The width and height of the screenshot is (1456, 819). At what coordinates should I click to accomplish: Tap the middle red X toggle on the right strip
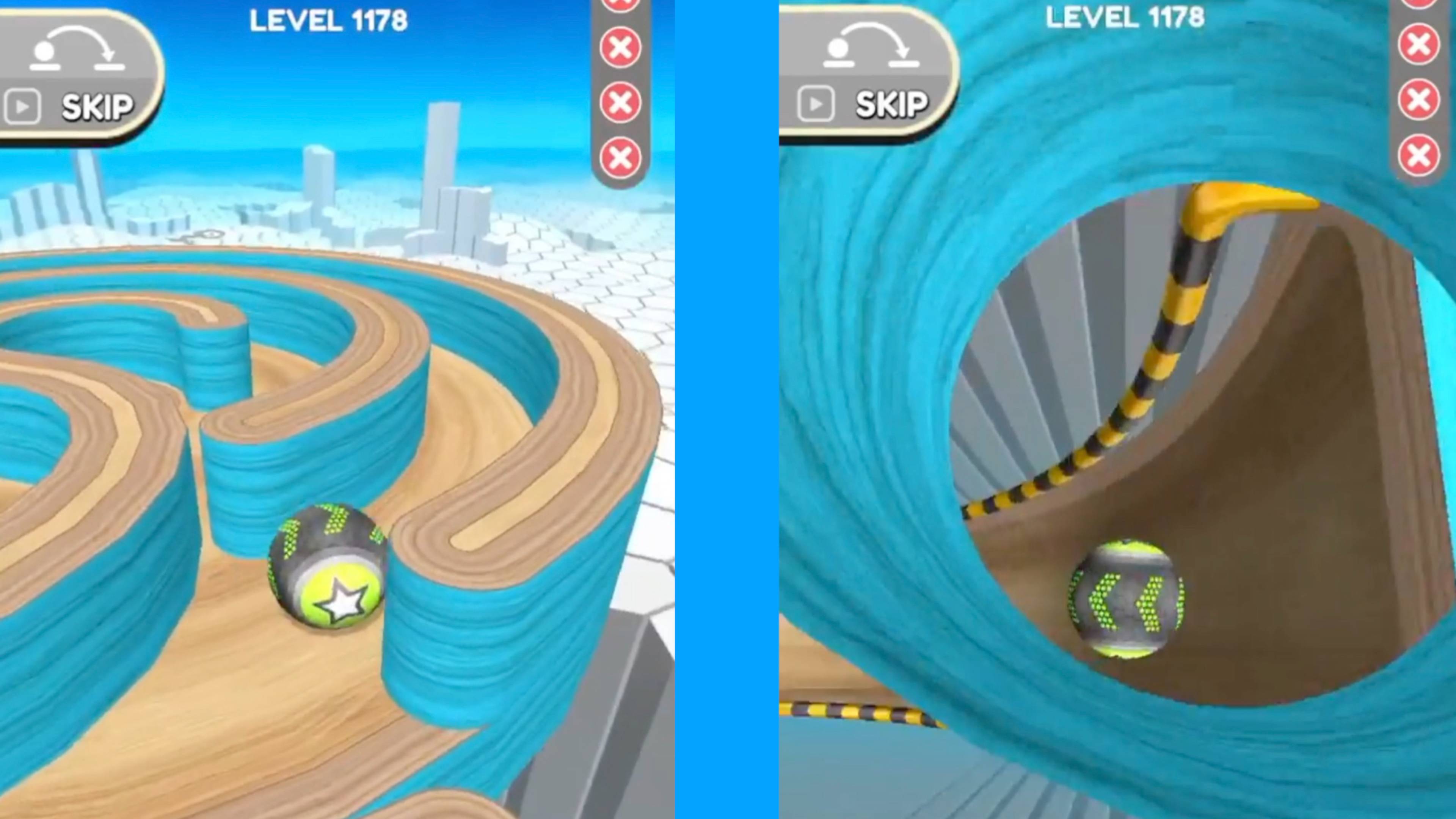(1419, 97)
